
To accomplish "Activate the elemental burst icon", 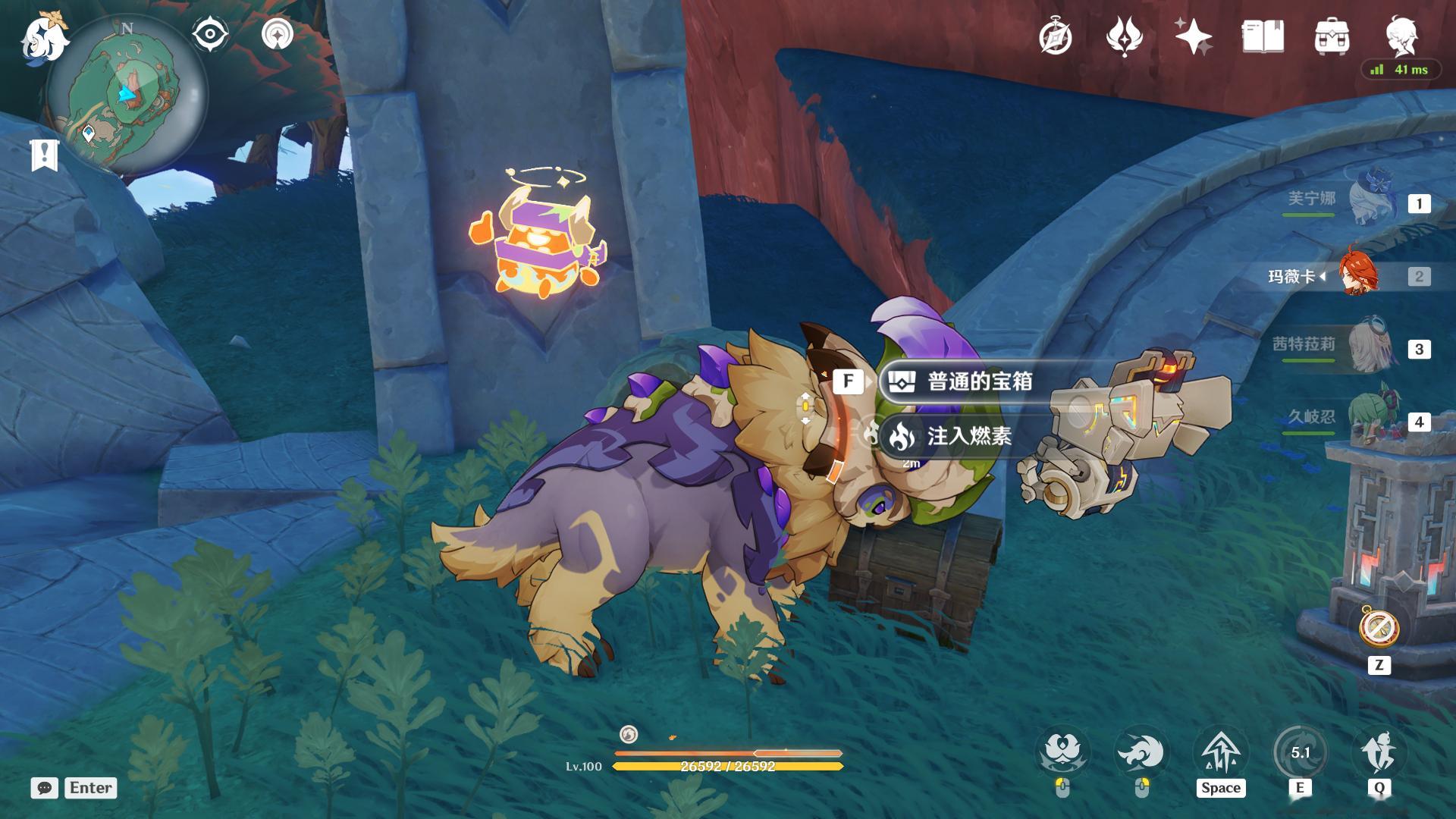I will (1379, 753).
